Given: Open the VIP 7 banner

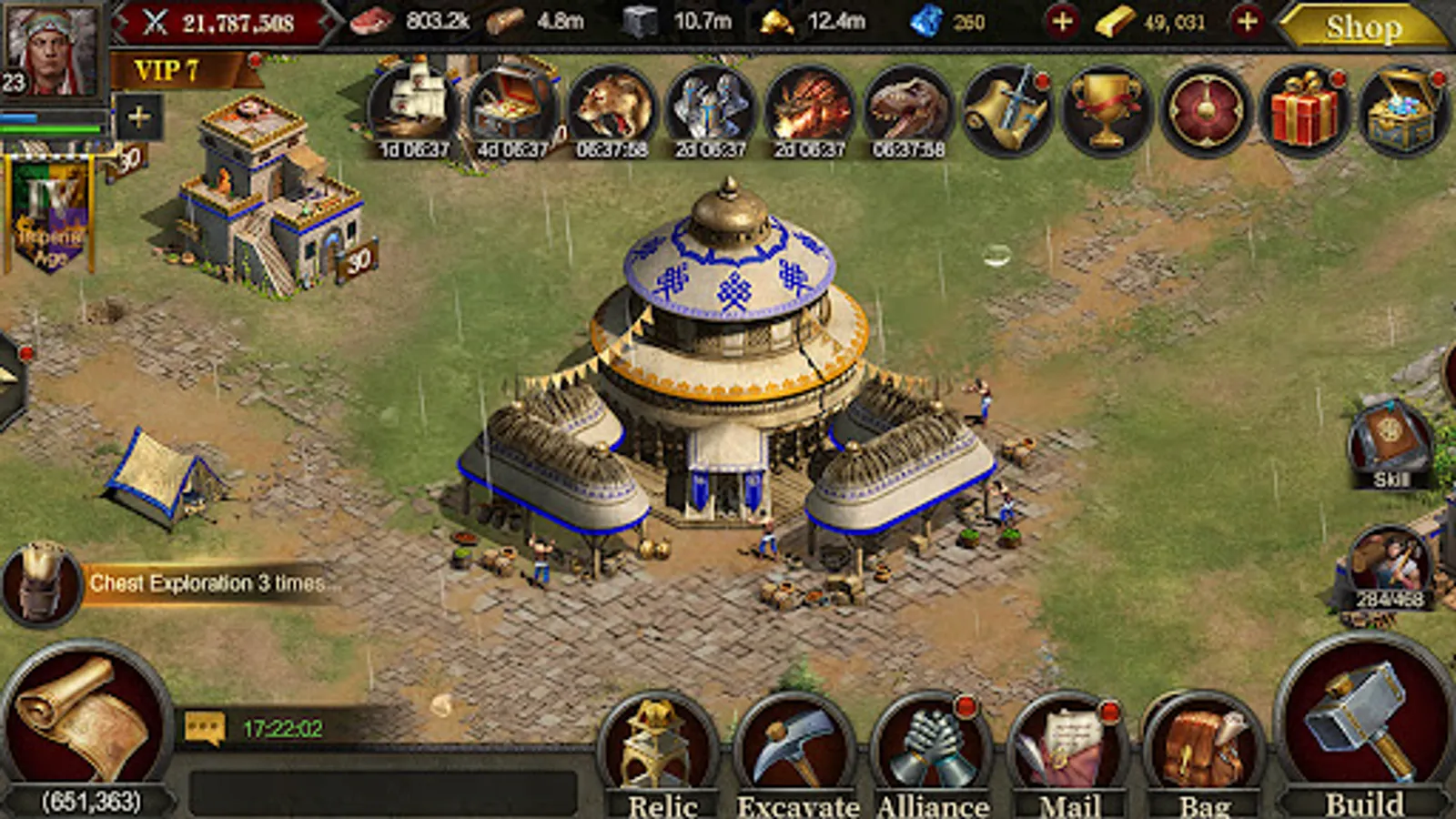Looking at the screenshot, I should (x=168, y=71).
